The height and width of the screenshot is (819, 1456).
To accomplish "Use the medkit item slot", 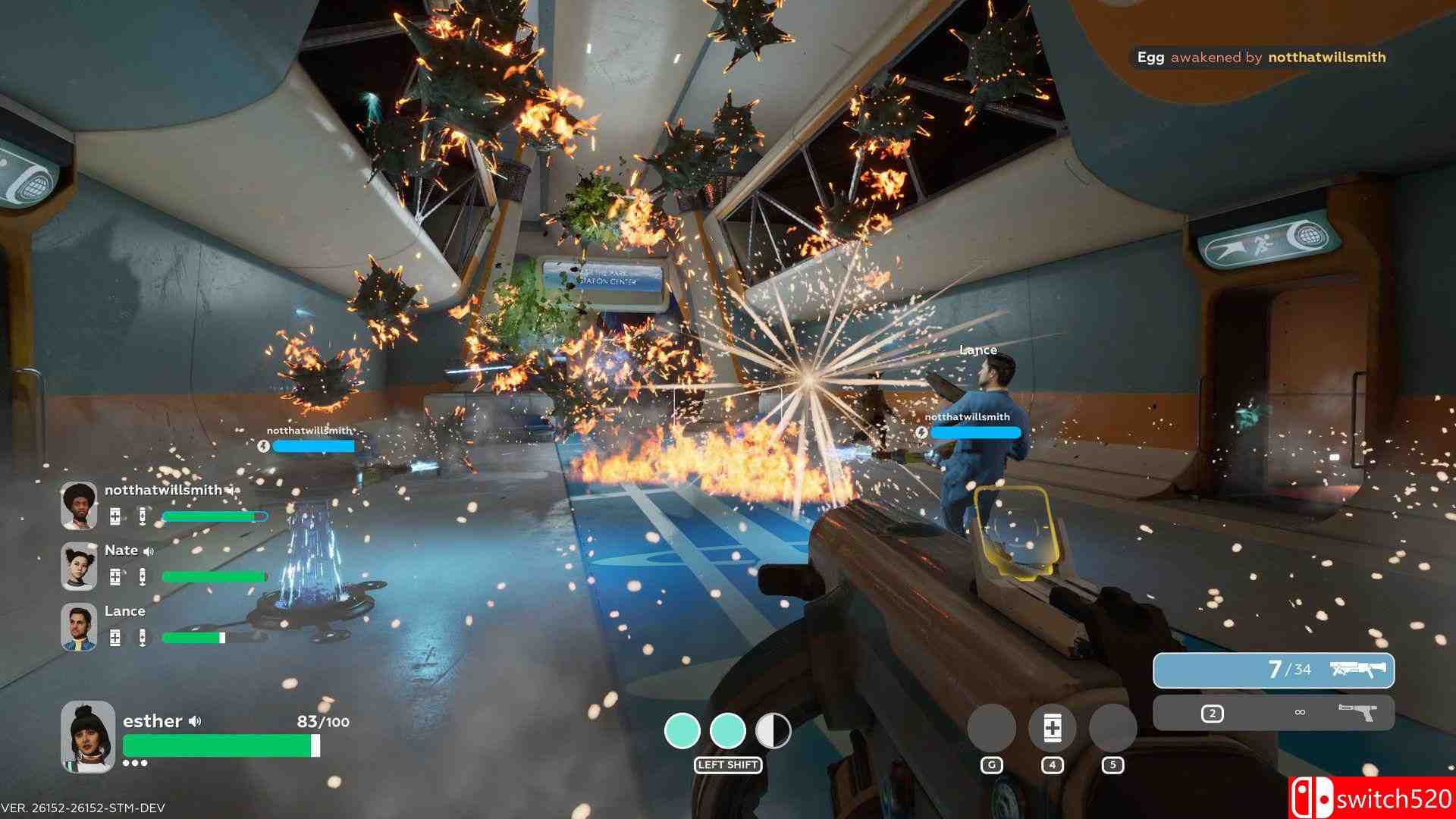I will pyautogui.click(x=1052, y=728).
